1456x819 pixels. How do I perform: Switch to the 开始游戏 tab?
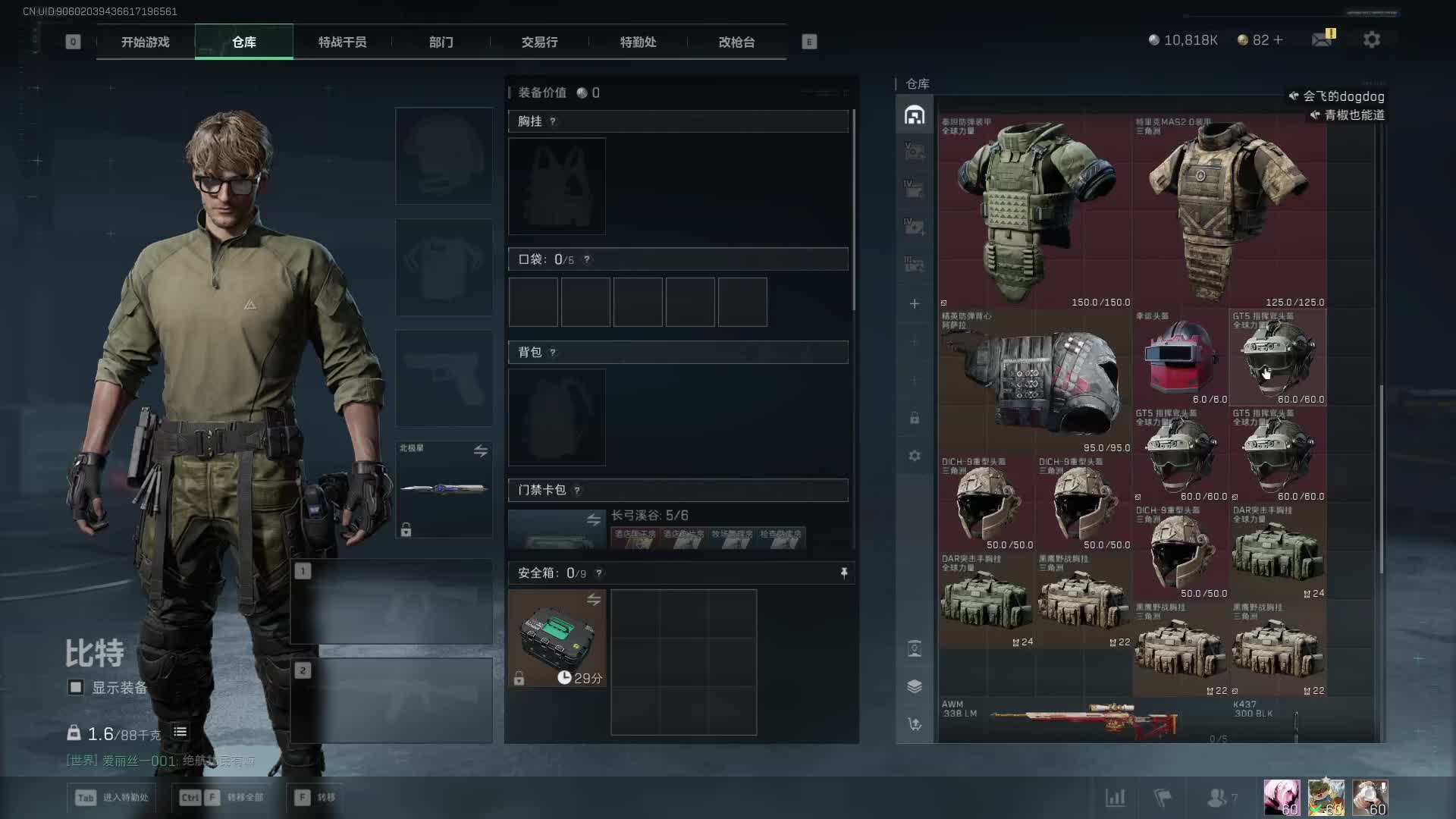tap(145, 42)
